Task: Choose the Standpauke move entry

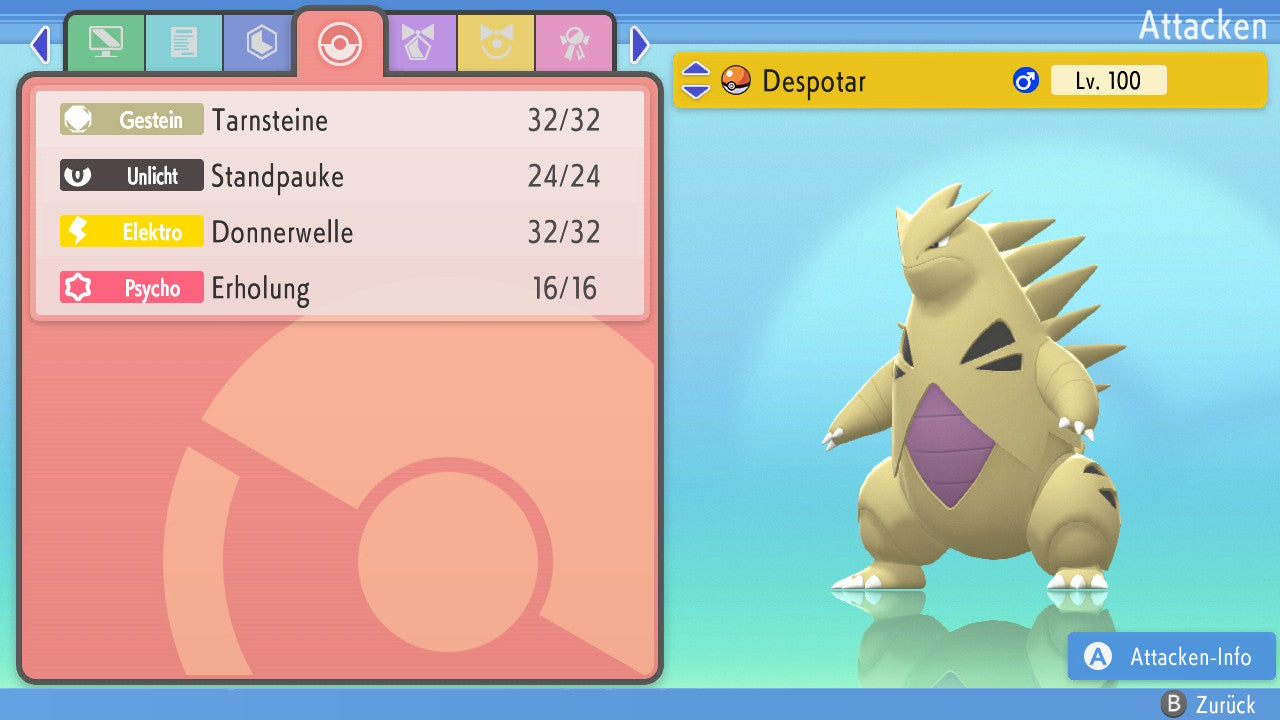Action: click(x=340, y=176)
